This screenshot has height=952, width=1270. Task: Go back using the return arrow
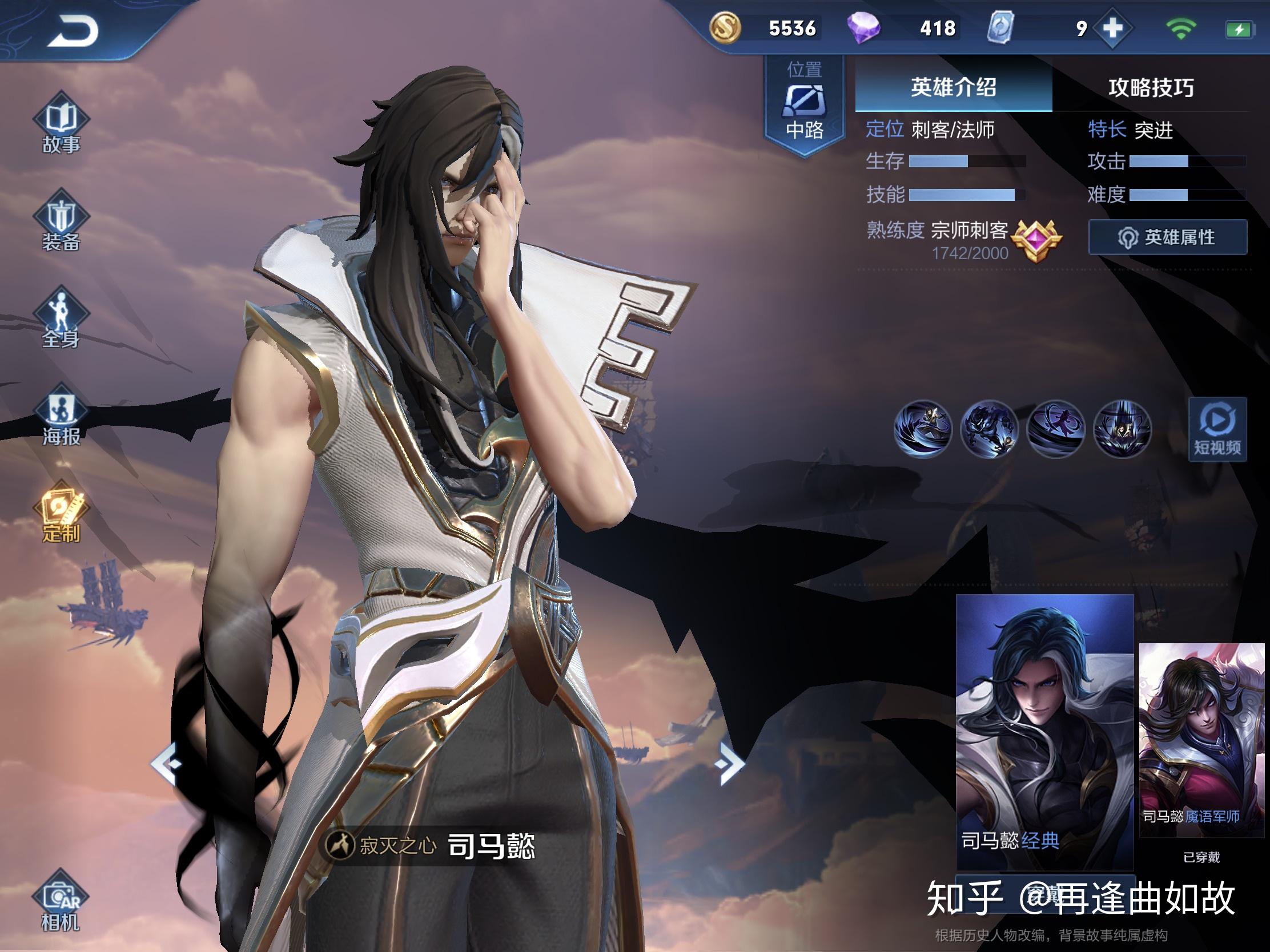(x=73, y=30)
